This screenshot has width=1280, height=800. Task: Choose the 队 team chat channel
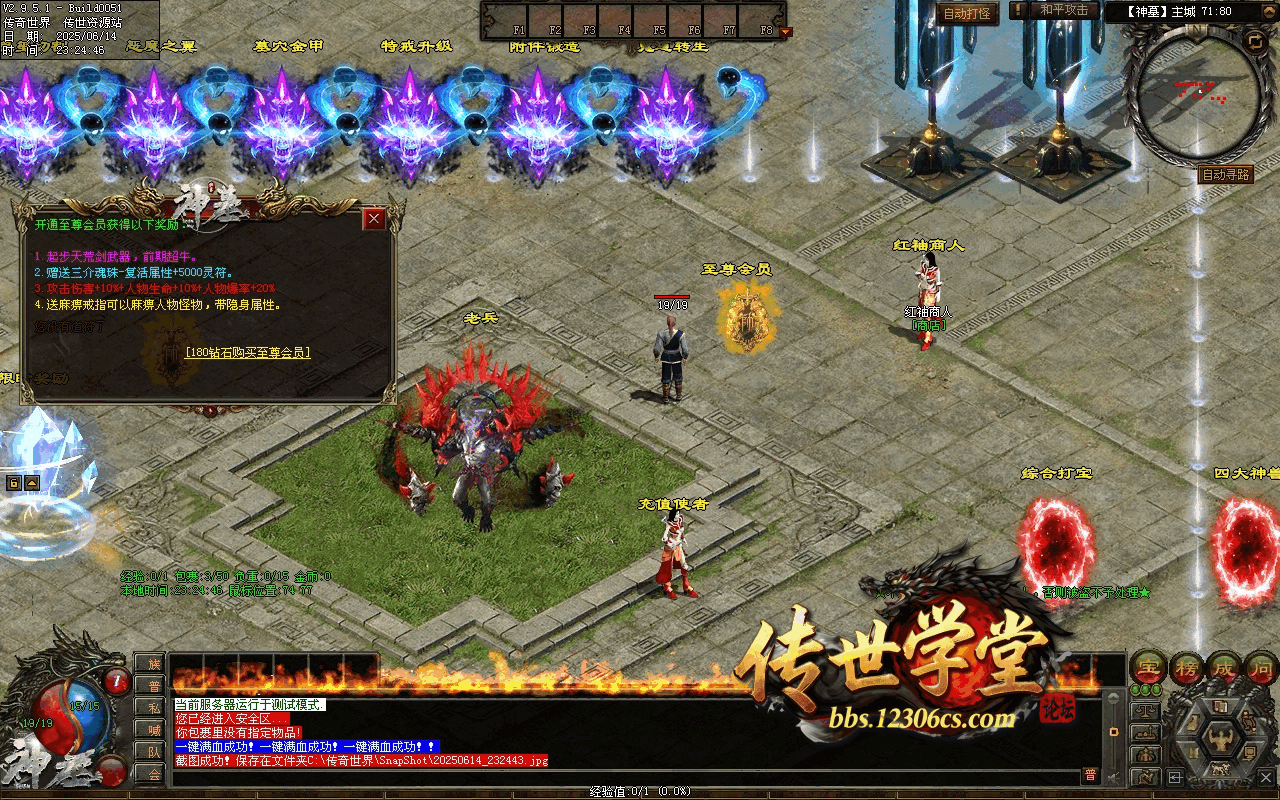coord(153,751)
